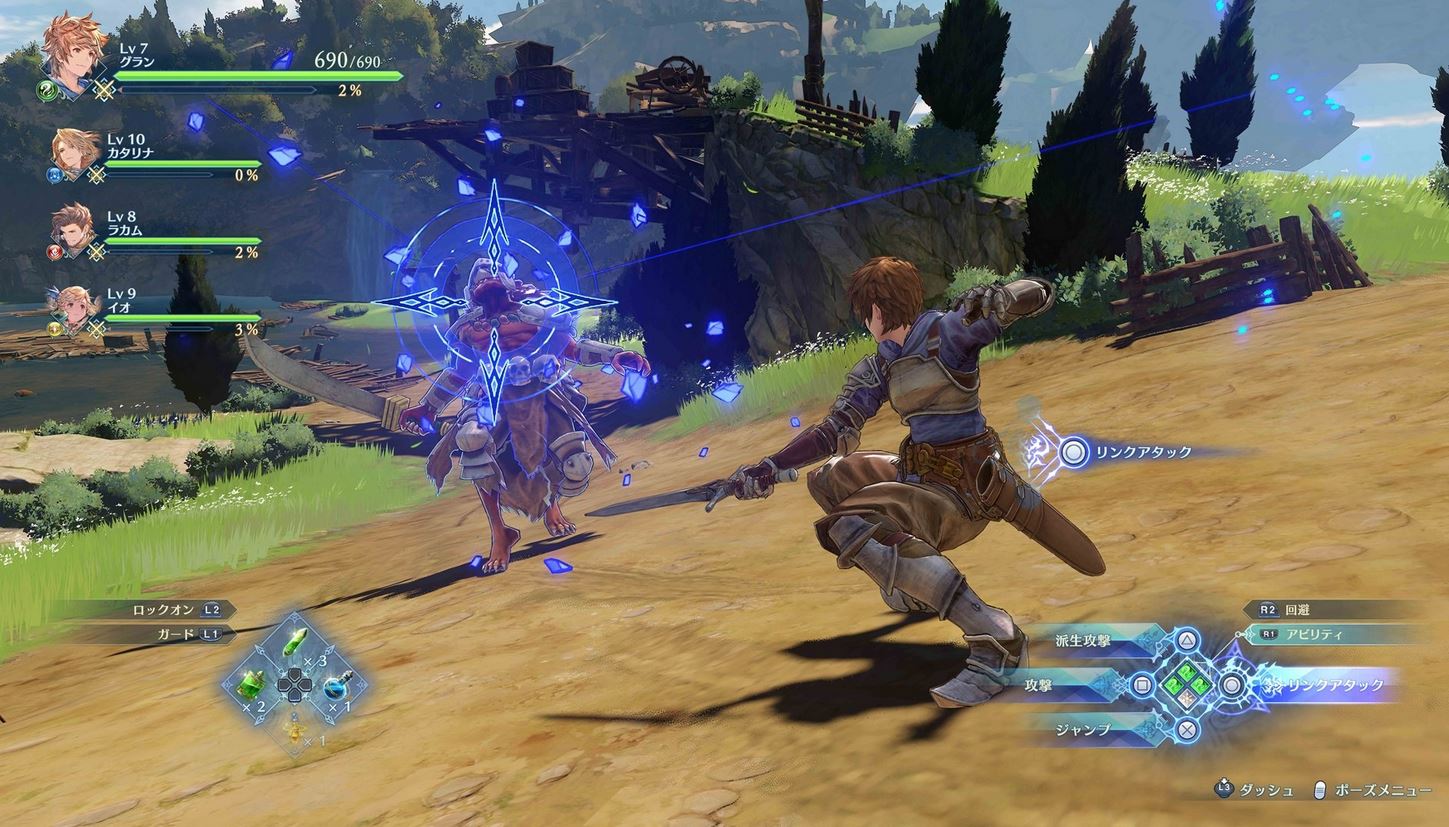Screen dimensions: 1449x827
Task: Click the 回避 dodge banner
Action: 1335,609
